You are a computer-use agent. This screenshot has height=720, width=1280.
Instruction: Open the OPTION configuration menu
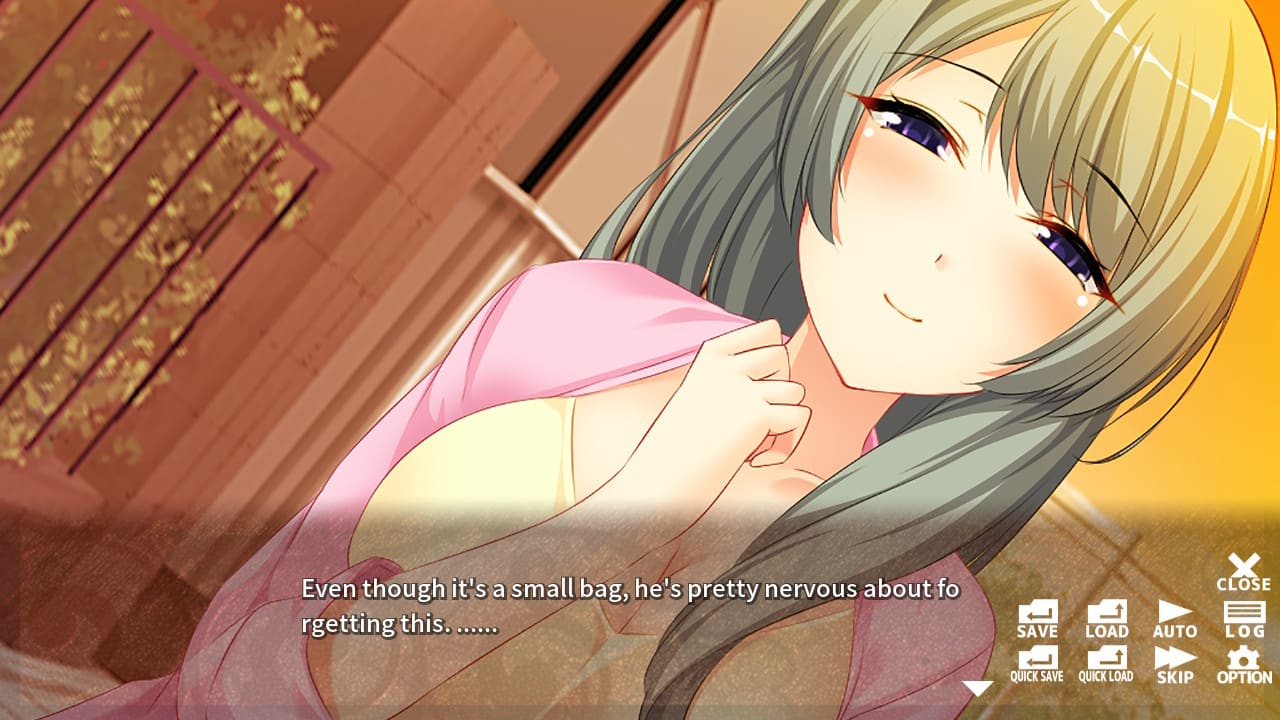click(1242, 665)
